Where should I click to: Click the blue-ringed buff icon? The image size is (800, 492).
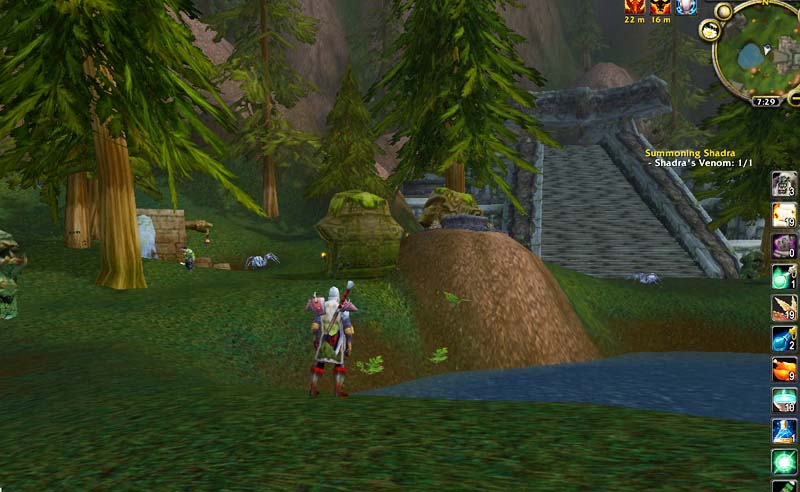pos(686,6)
